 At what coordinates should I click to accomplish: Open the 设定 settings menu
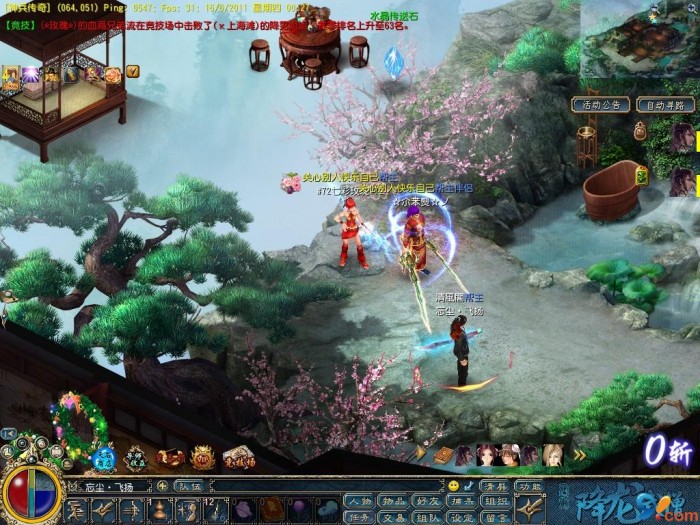pos(461,516)
